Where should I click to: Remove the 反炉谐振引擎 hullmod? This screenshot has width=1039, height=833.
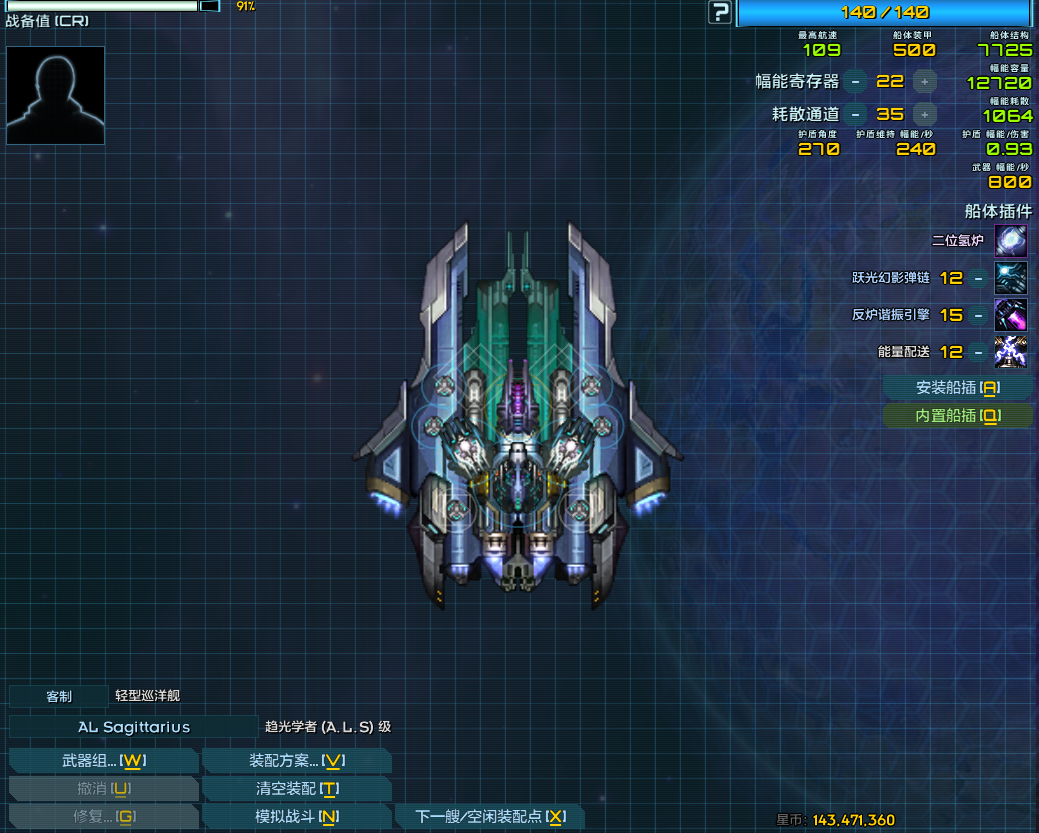977,315
